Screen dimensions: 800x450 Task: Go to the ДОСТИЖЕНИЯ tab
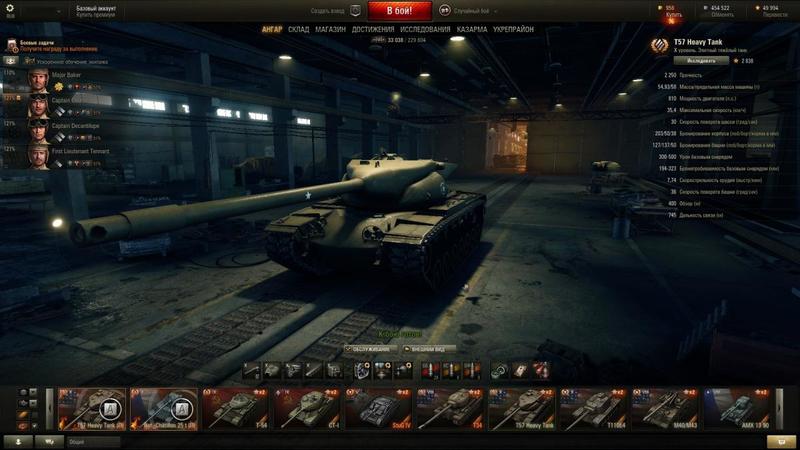pos(373,30)
